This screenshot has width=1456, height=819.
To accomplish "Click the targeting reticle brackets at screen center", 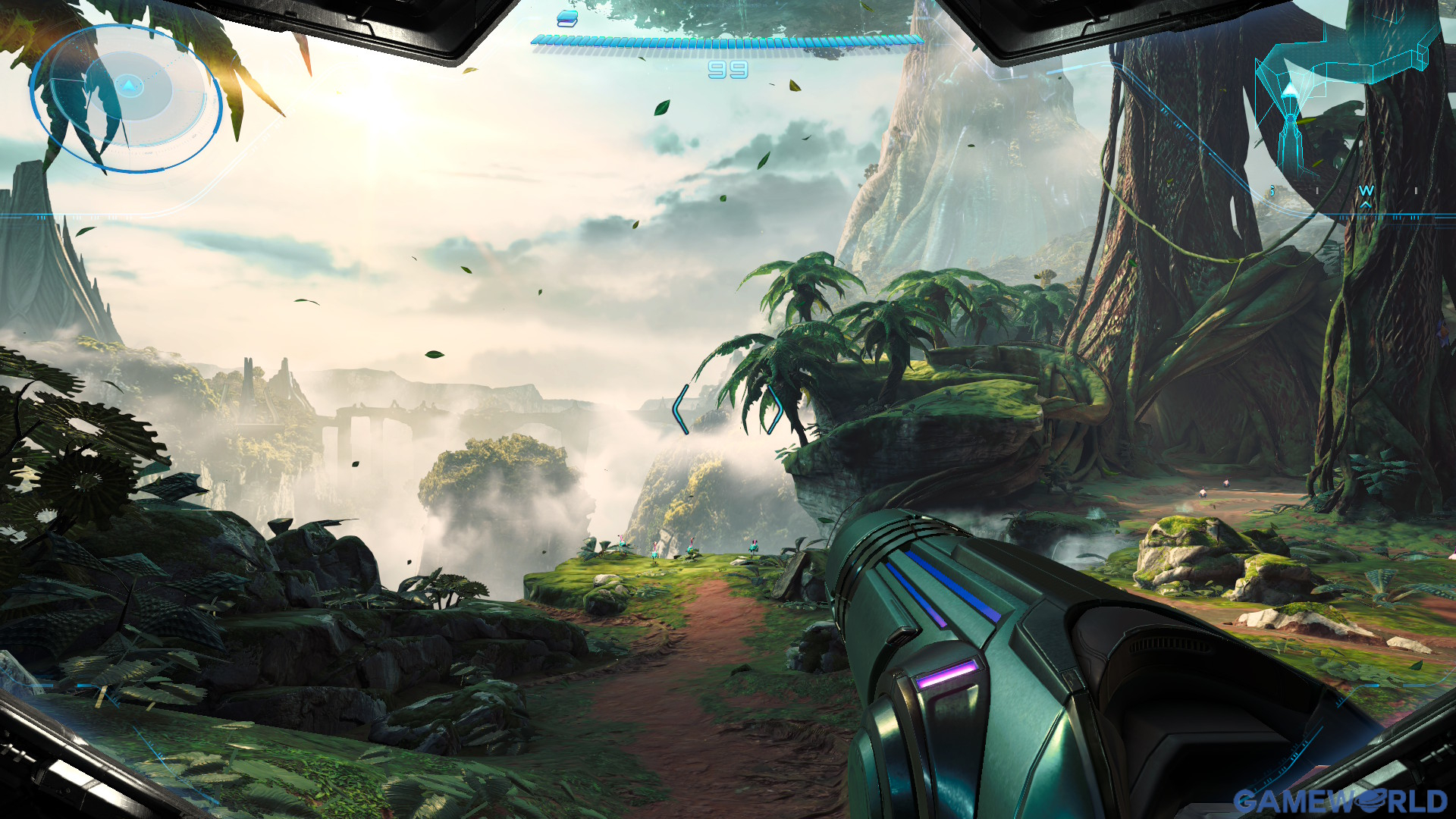I will (728, 409).
